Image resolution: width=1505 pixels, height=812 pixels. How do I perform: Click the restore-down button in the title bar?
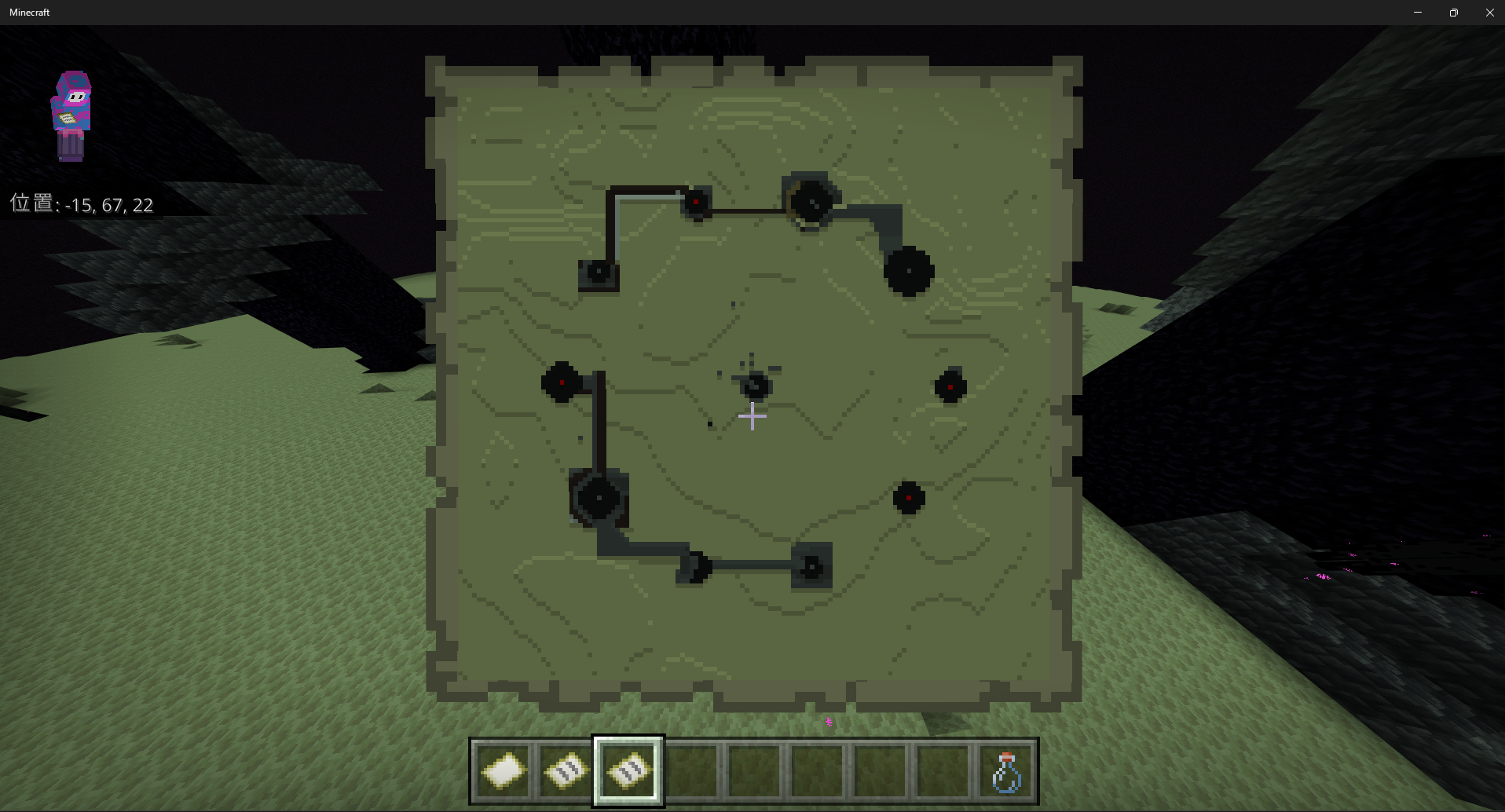click(x=1453, y=12)
